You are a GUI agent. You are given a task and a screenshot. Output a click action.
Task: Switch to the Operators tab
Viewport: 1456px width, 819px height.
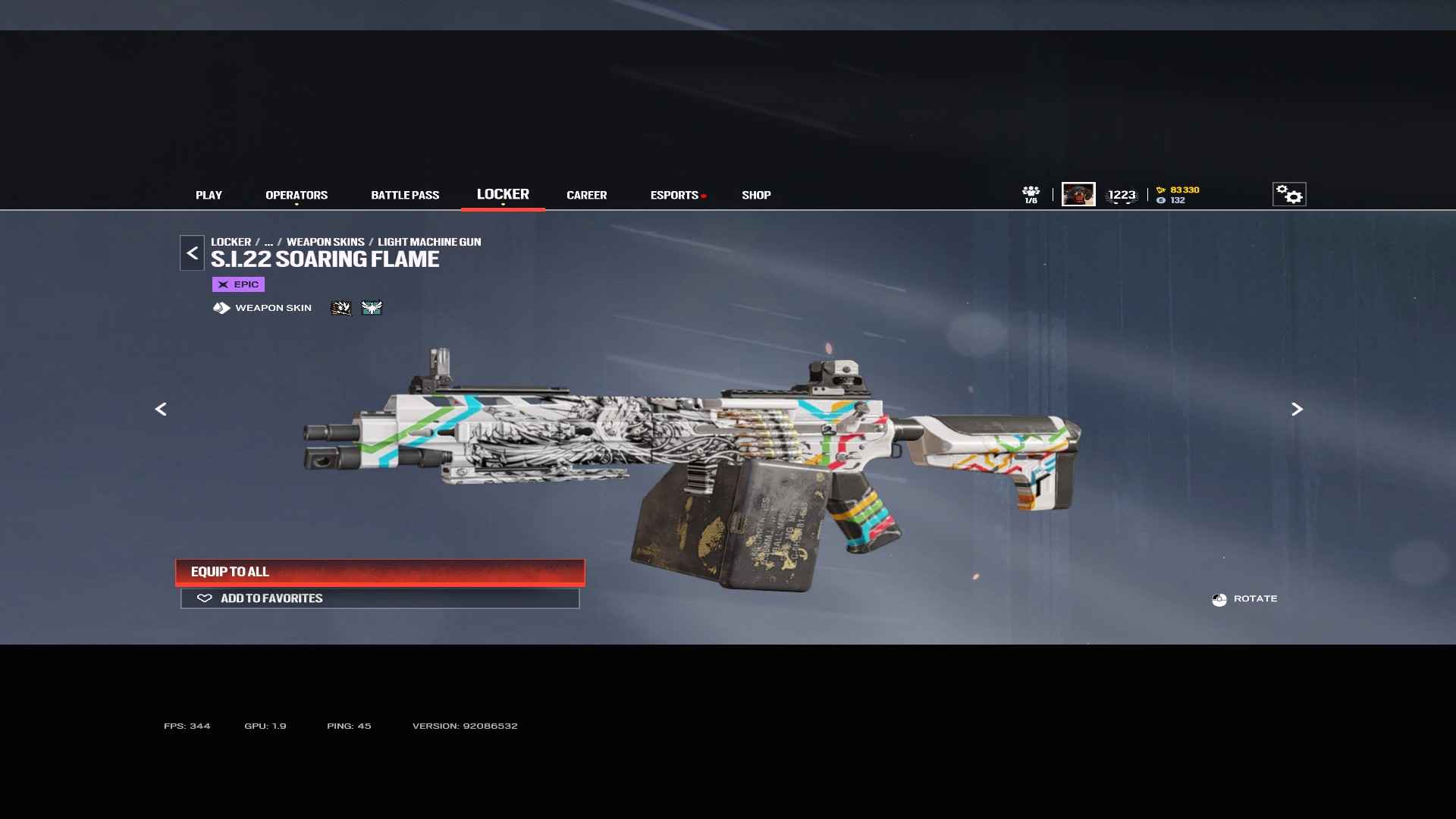(297, 196)
